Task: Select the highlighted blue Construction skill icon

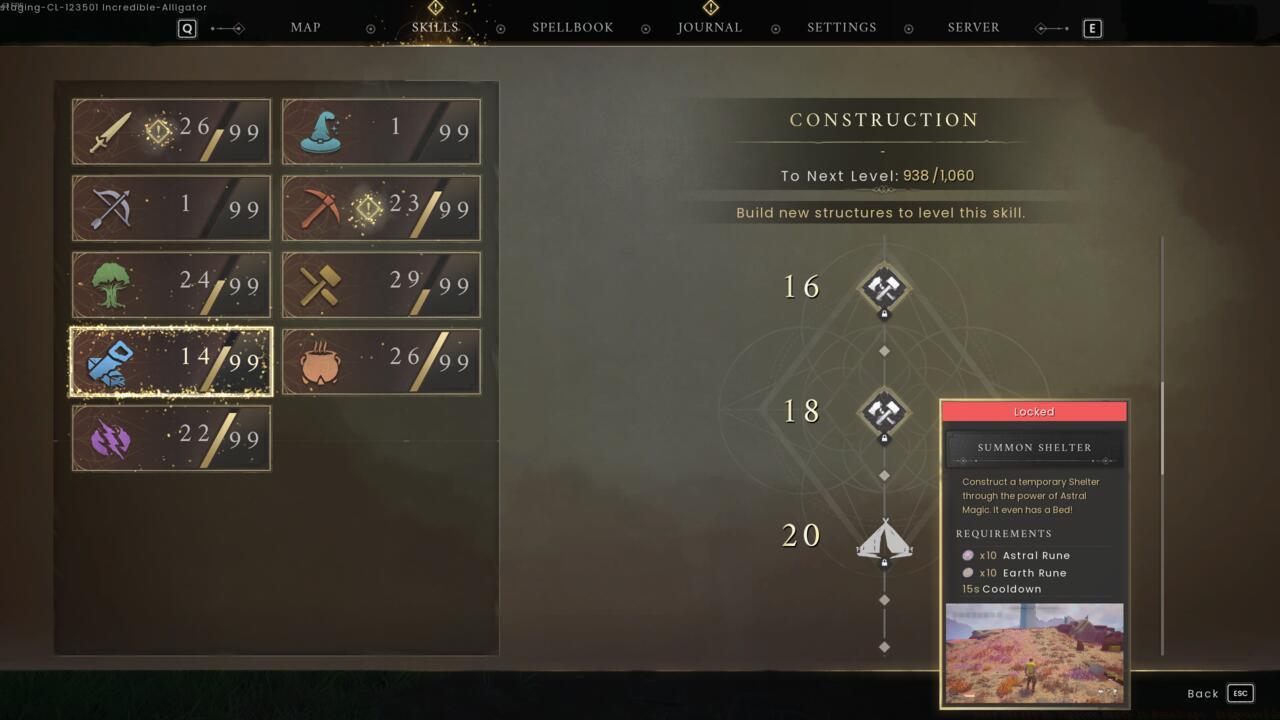Action: click(105, 361)
